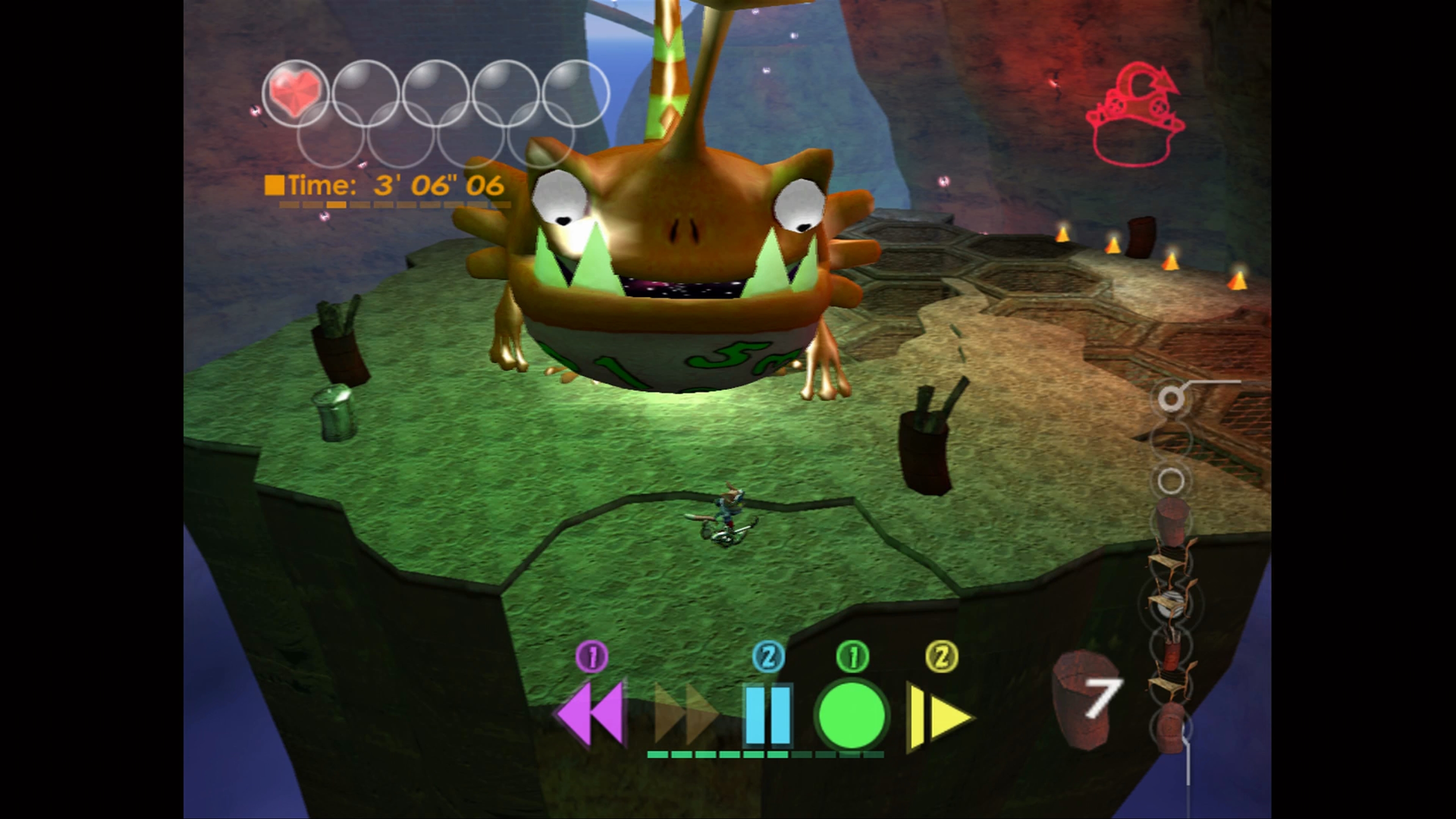The image size is (1456, 819).
Task: Use the blue pause time control
Action: point(767,714)
